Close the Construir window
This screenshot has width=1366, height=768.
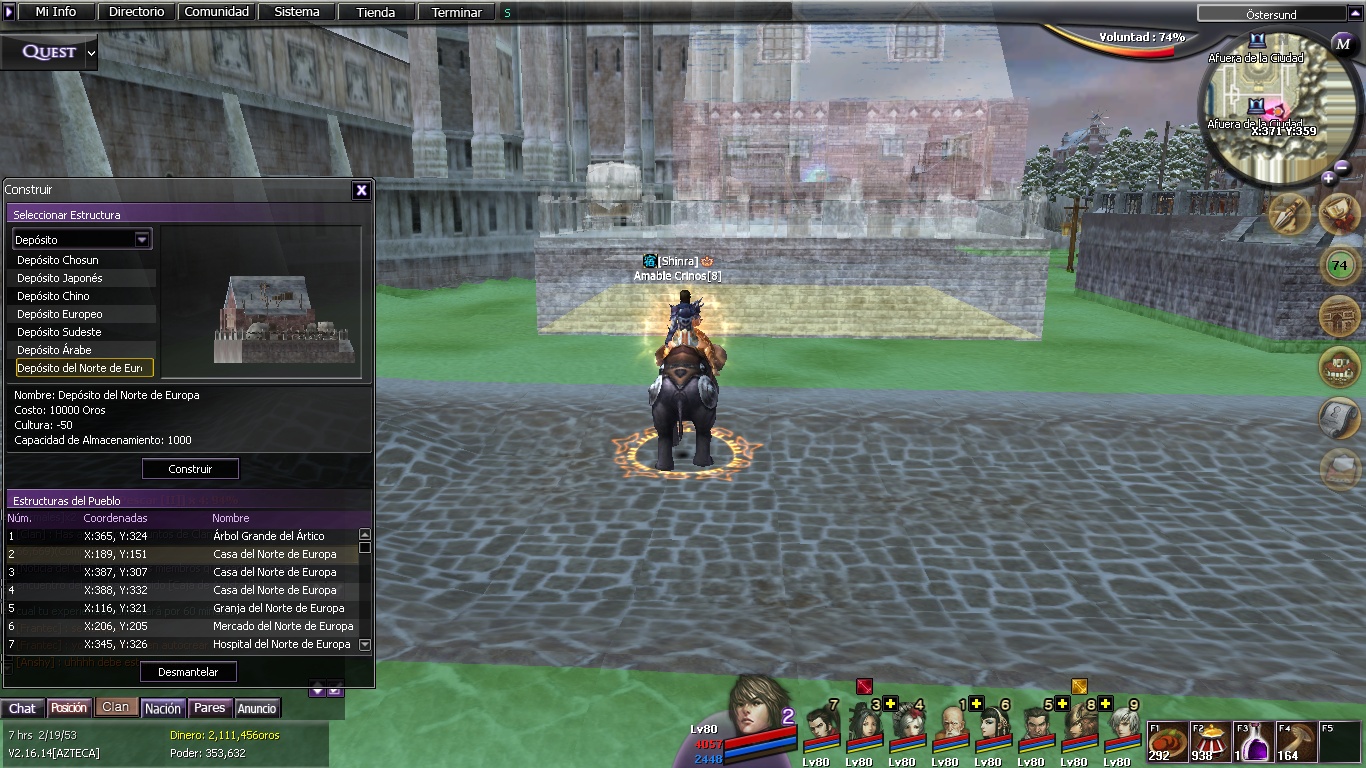coord(362,190)
